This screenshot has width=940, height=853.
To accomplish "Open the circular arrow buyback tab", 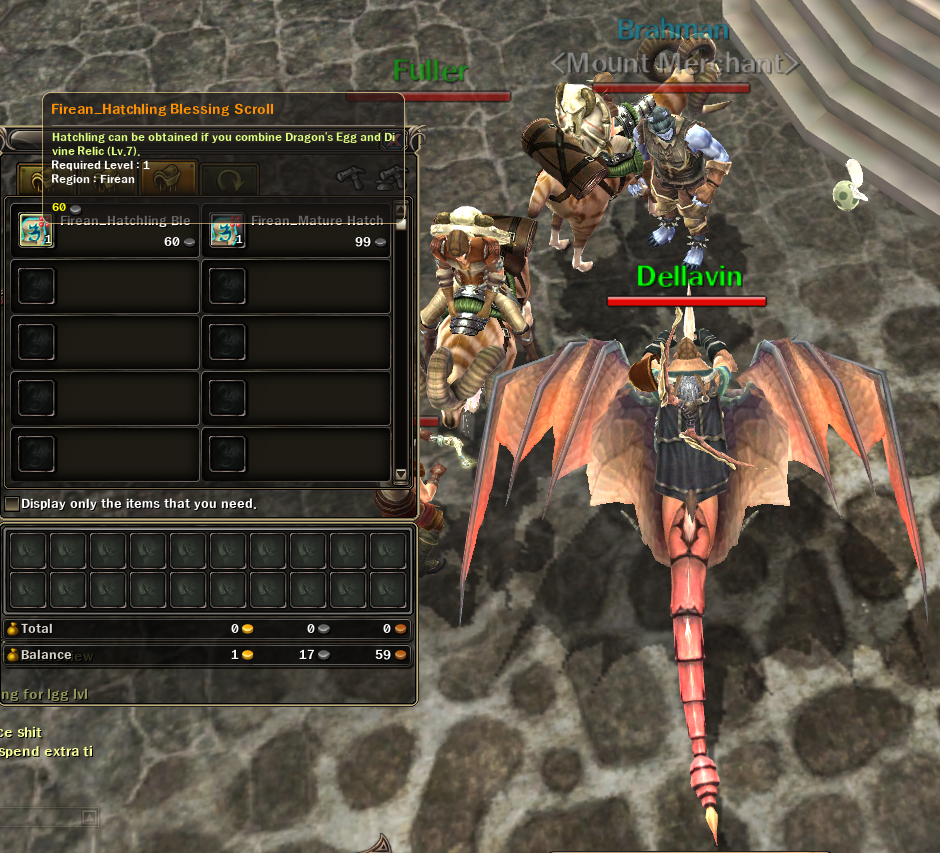I will point(229,182).
